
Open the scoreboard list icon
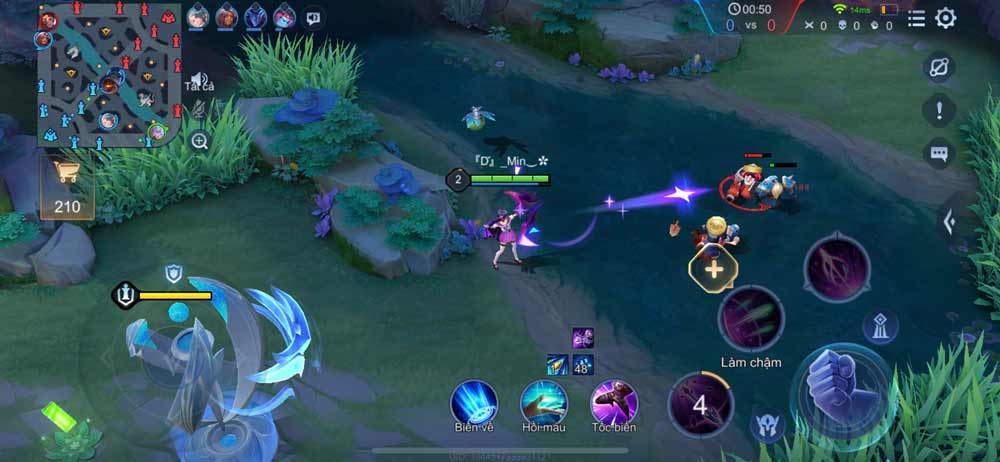pos(916,18)
